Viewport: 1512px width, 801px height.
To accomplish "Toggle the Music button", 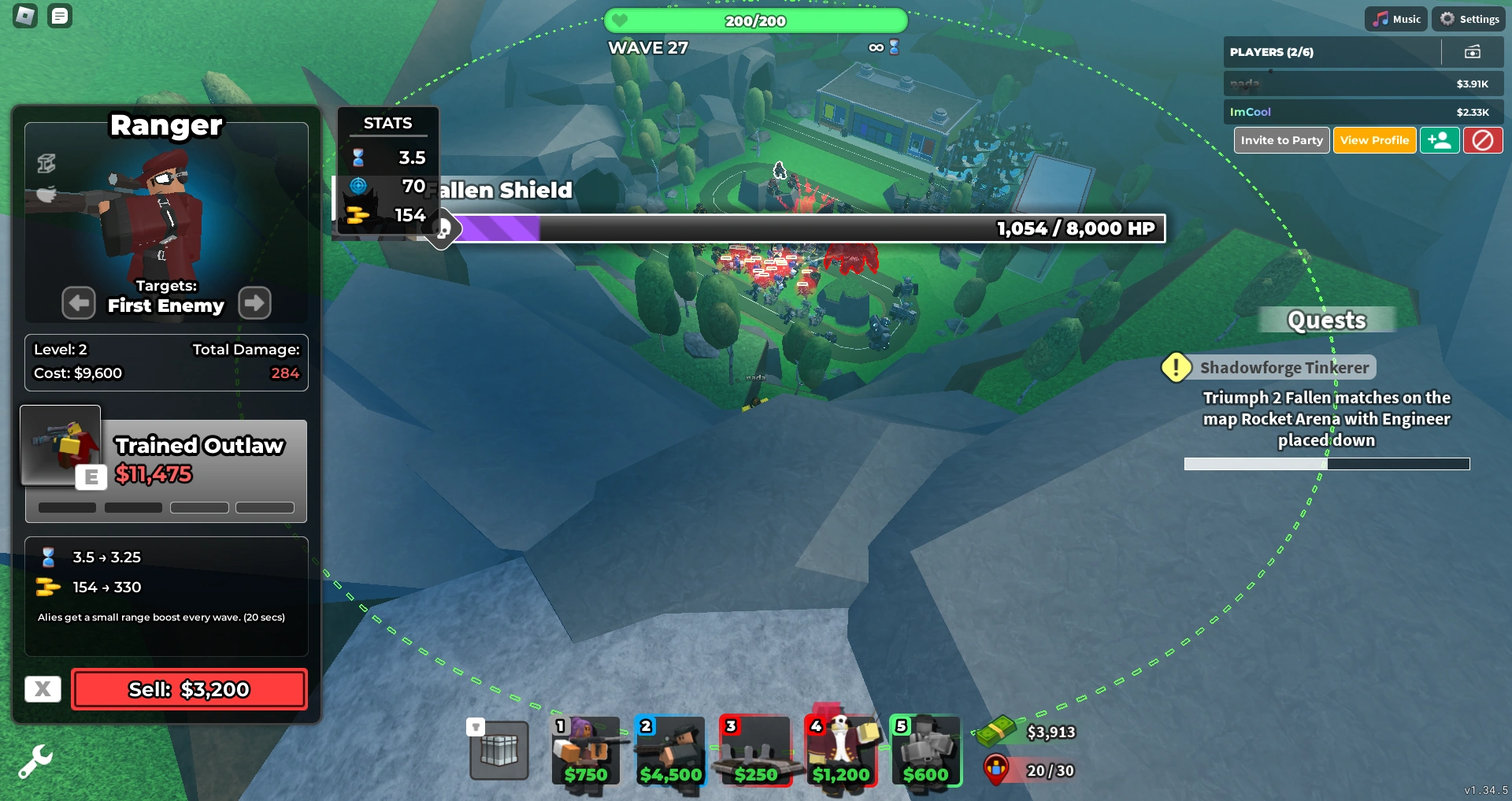I will [x=1395, y=18].
